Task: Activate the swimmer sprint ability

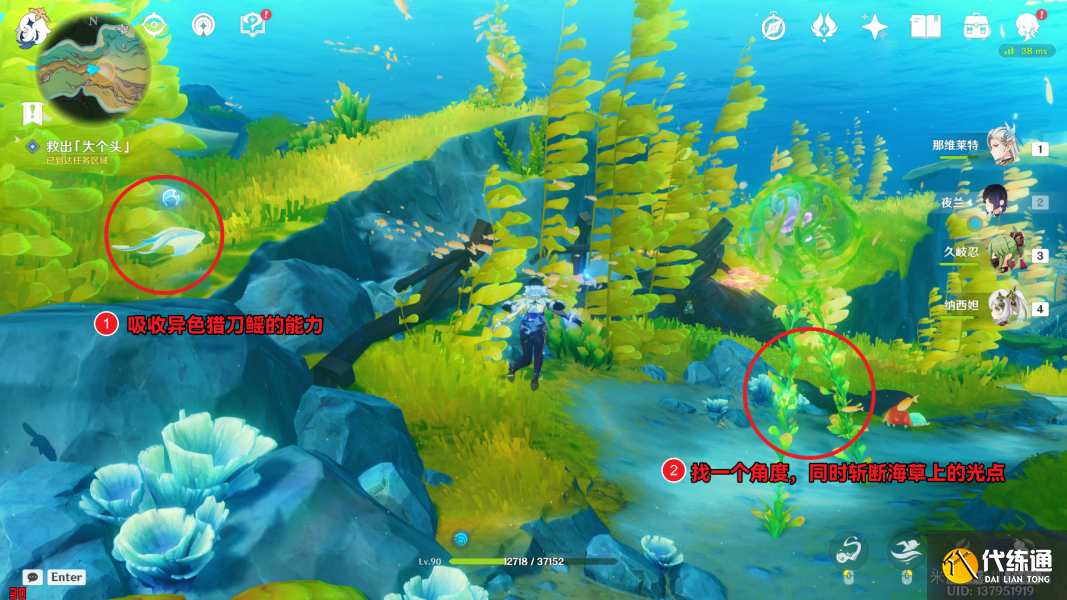Action: (905, 548)
